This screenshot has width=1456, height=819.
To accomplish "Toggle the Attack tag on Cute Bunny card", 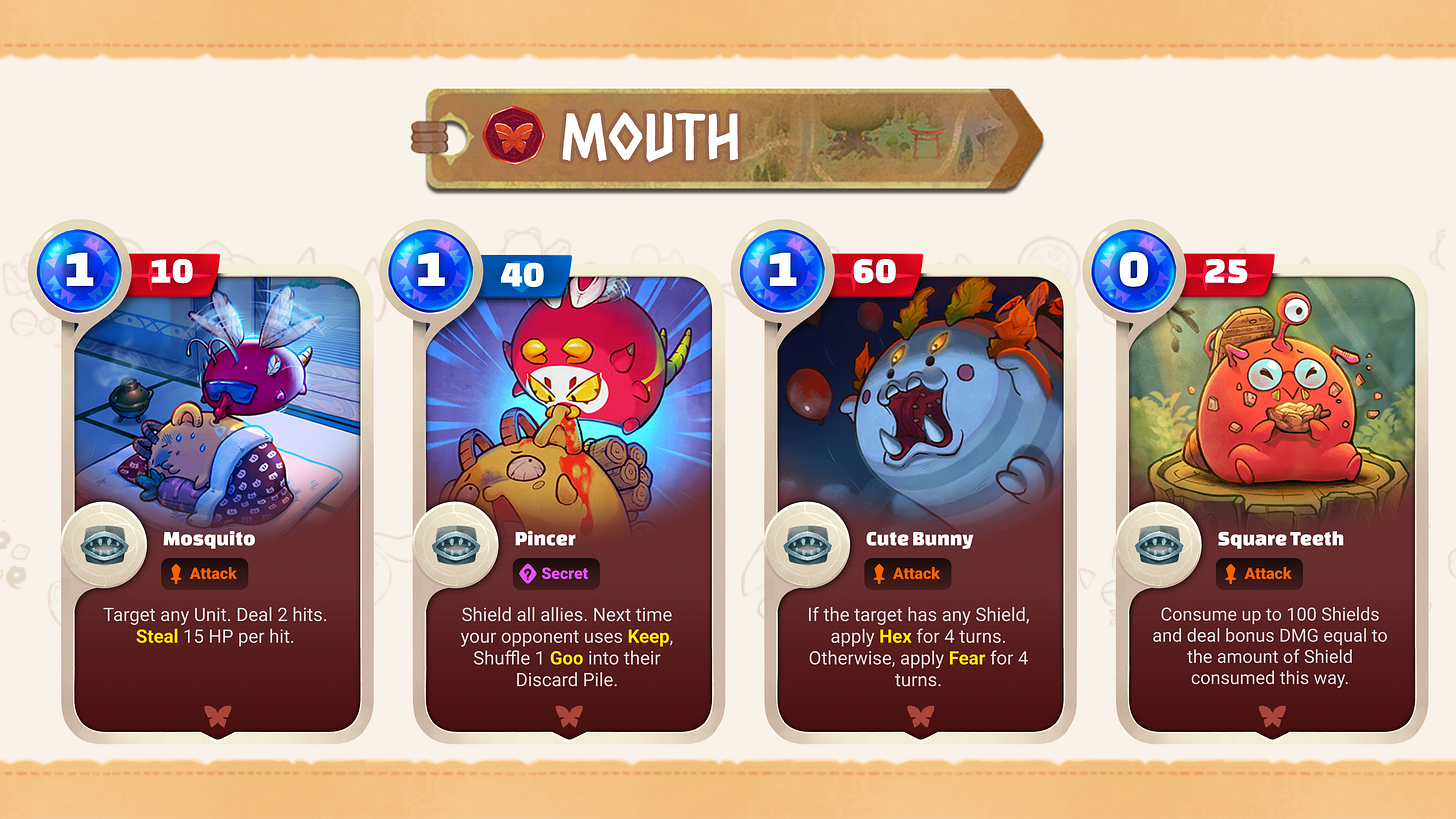I will point(907,573).
